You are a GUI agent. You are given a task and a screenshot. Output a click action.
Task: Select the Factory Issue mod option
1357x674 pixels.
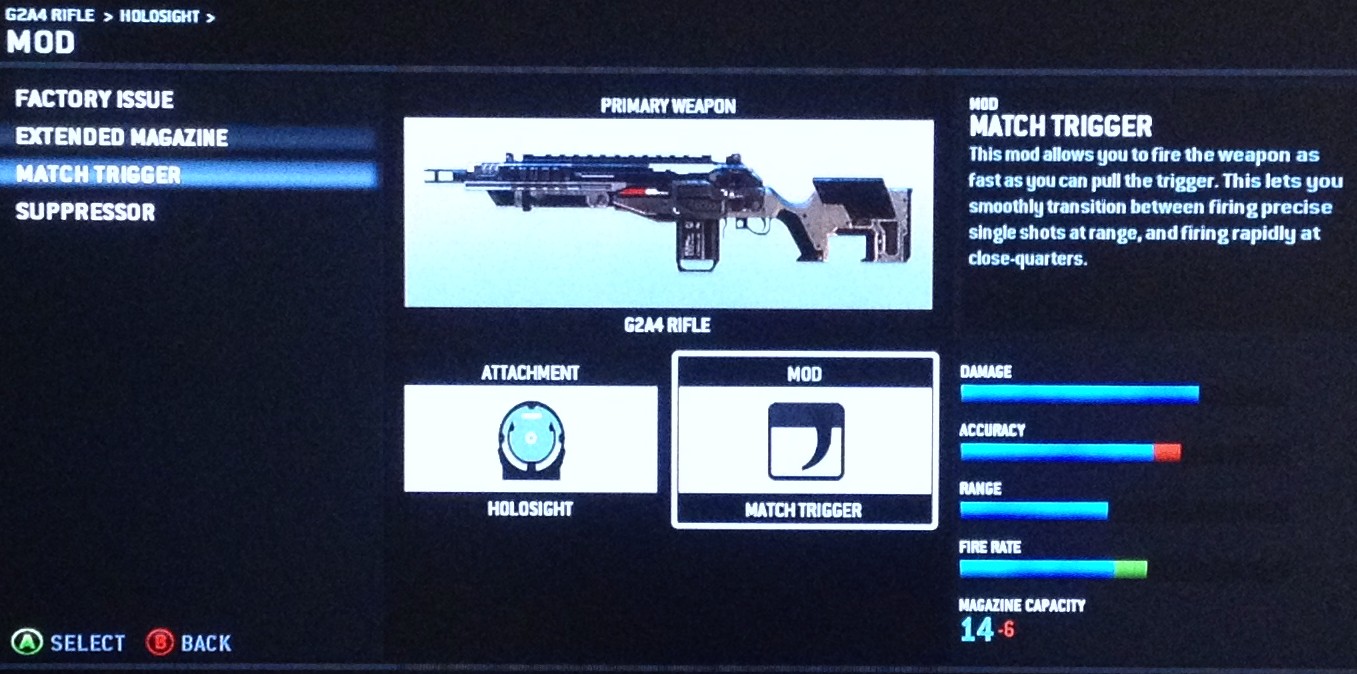(95, 100)
